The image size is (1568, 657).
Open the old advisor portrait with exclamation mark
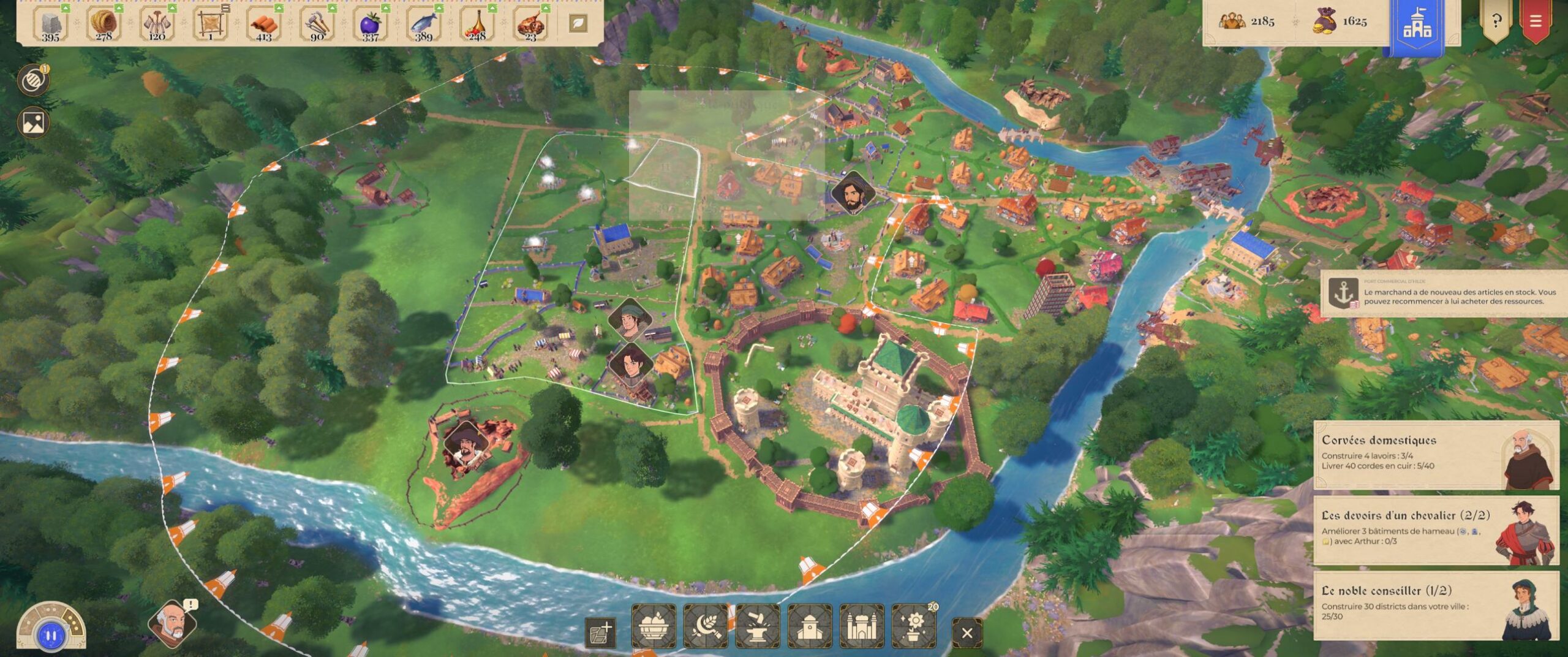tap(172, 623)
